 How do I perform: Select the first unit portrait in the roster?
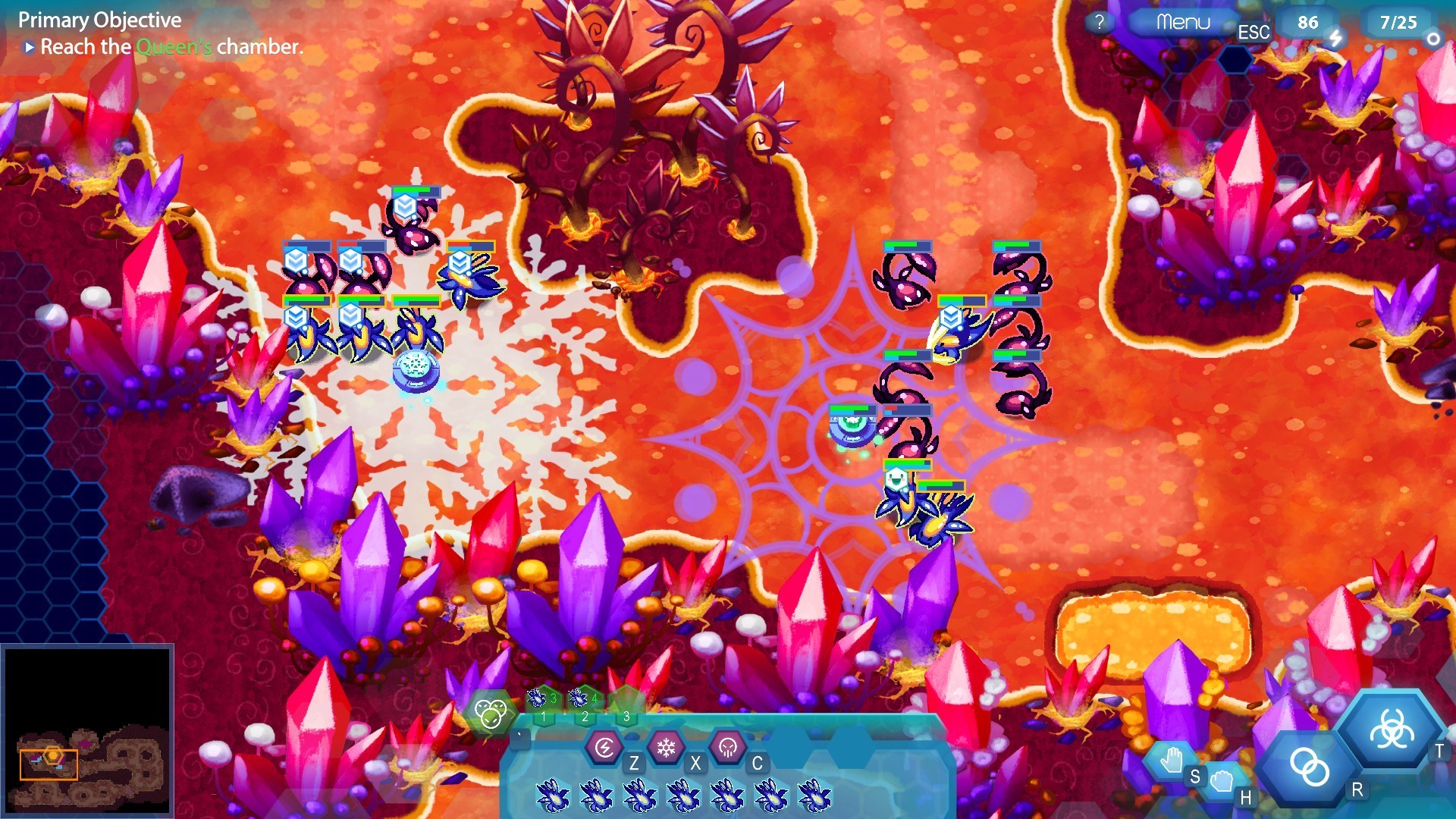(x=554, y=795)
